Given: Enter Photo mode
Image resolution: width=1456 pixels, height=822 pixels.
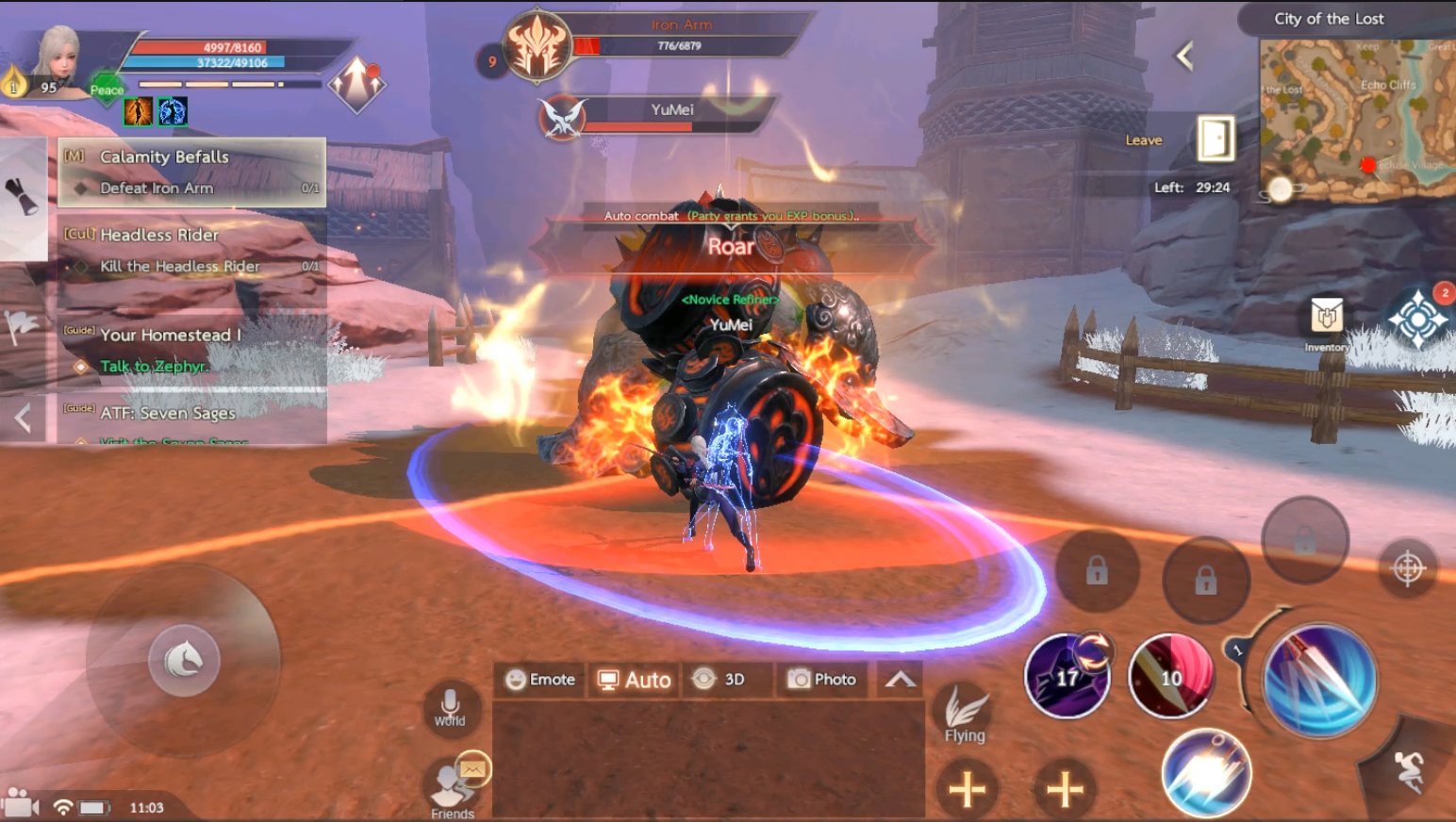Looking at the screenshot, I should (822, 680).
